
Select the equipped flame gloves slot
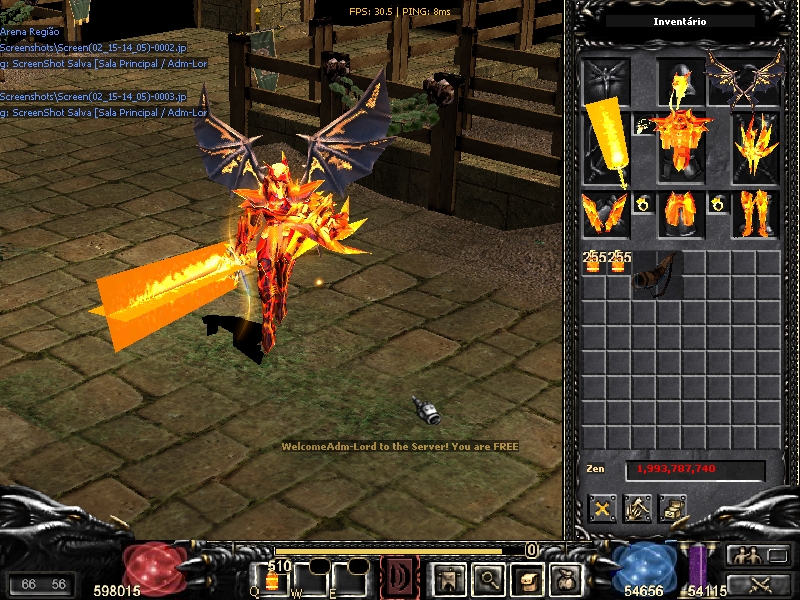coord(606,214)
